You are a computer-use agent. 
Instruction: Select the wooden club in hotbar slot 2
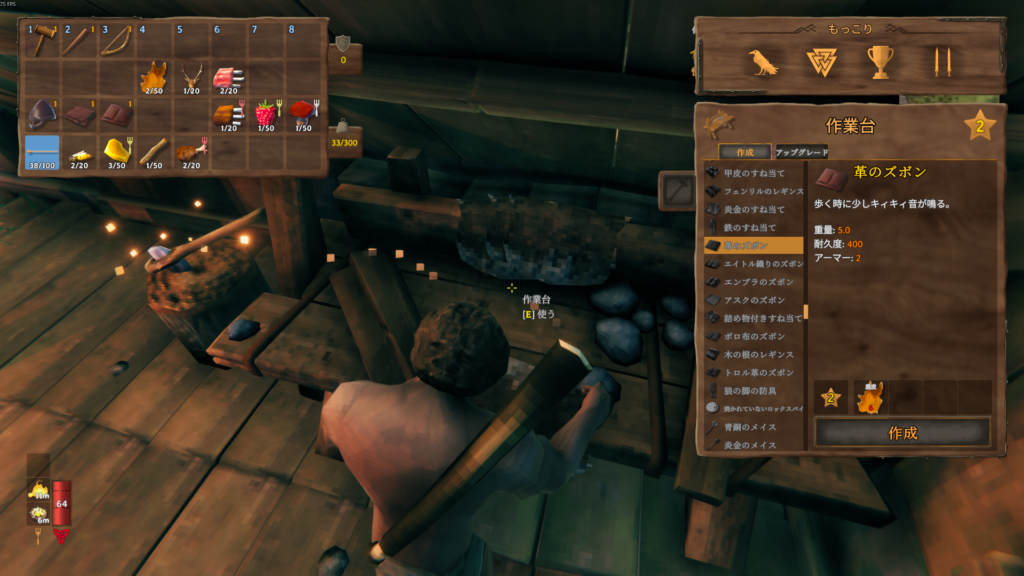pyautogui.click(x=80, y=41)
